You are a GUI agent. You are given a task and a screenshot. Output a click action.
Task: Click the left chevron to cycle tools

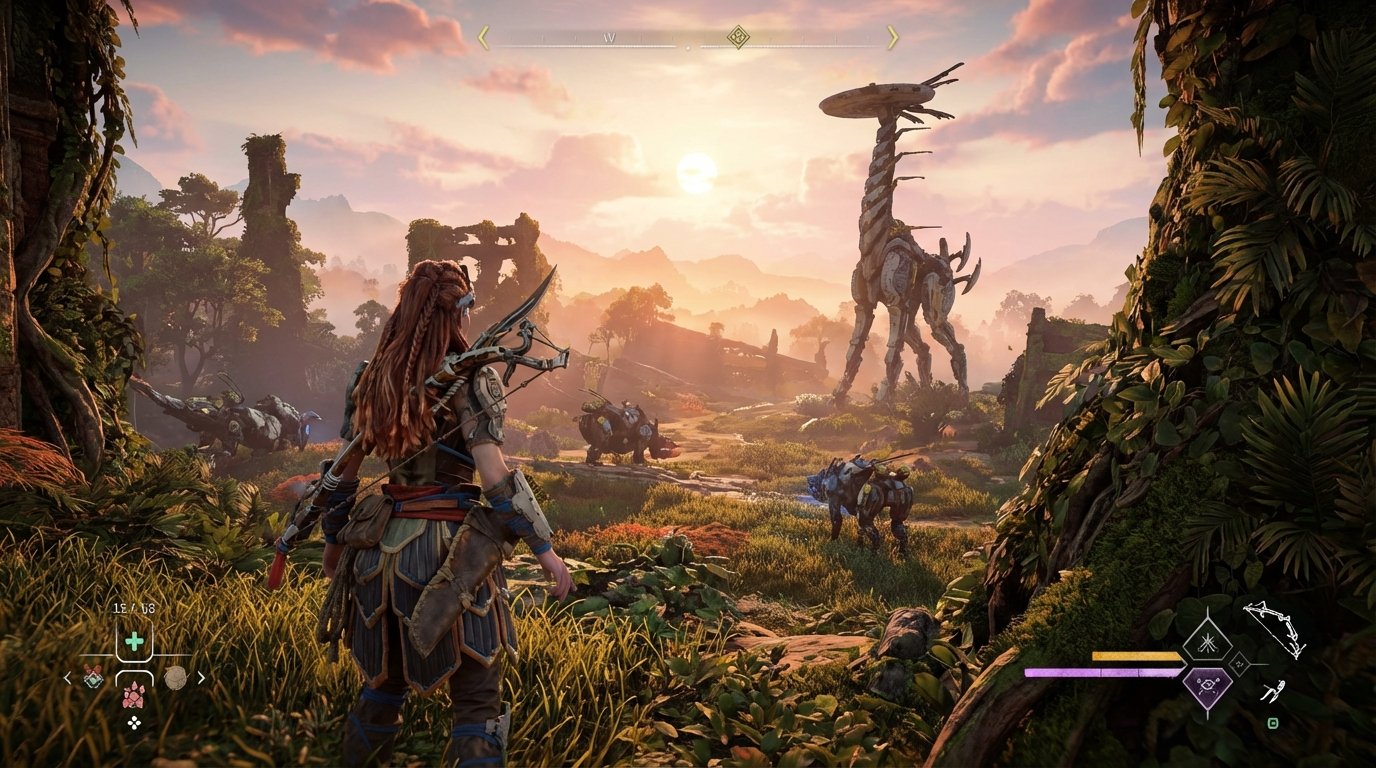tap(66, 677)
